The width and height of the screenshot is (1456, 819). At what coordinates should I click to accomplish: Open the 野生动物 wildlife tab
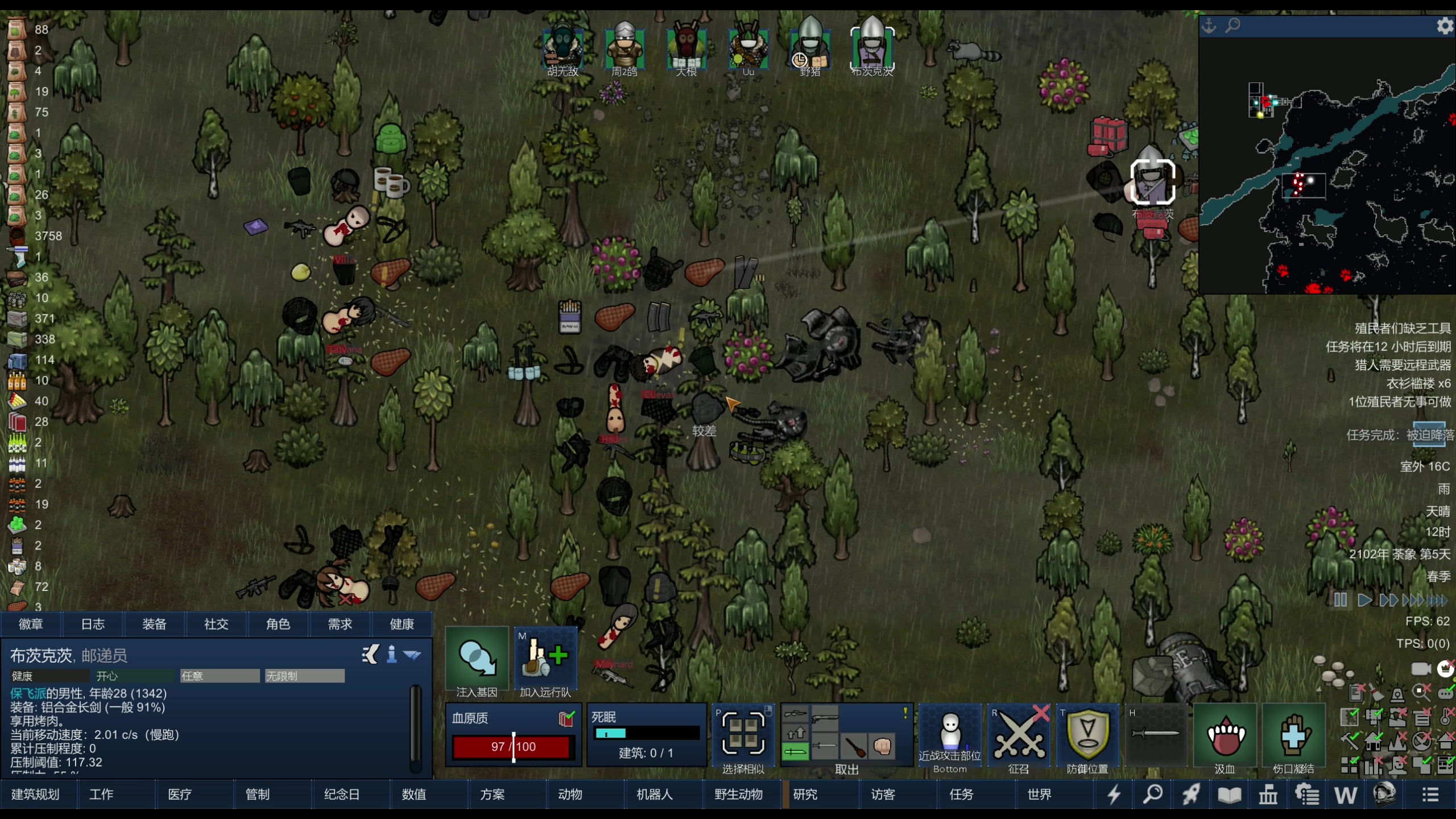coord(738,794)
